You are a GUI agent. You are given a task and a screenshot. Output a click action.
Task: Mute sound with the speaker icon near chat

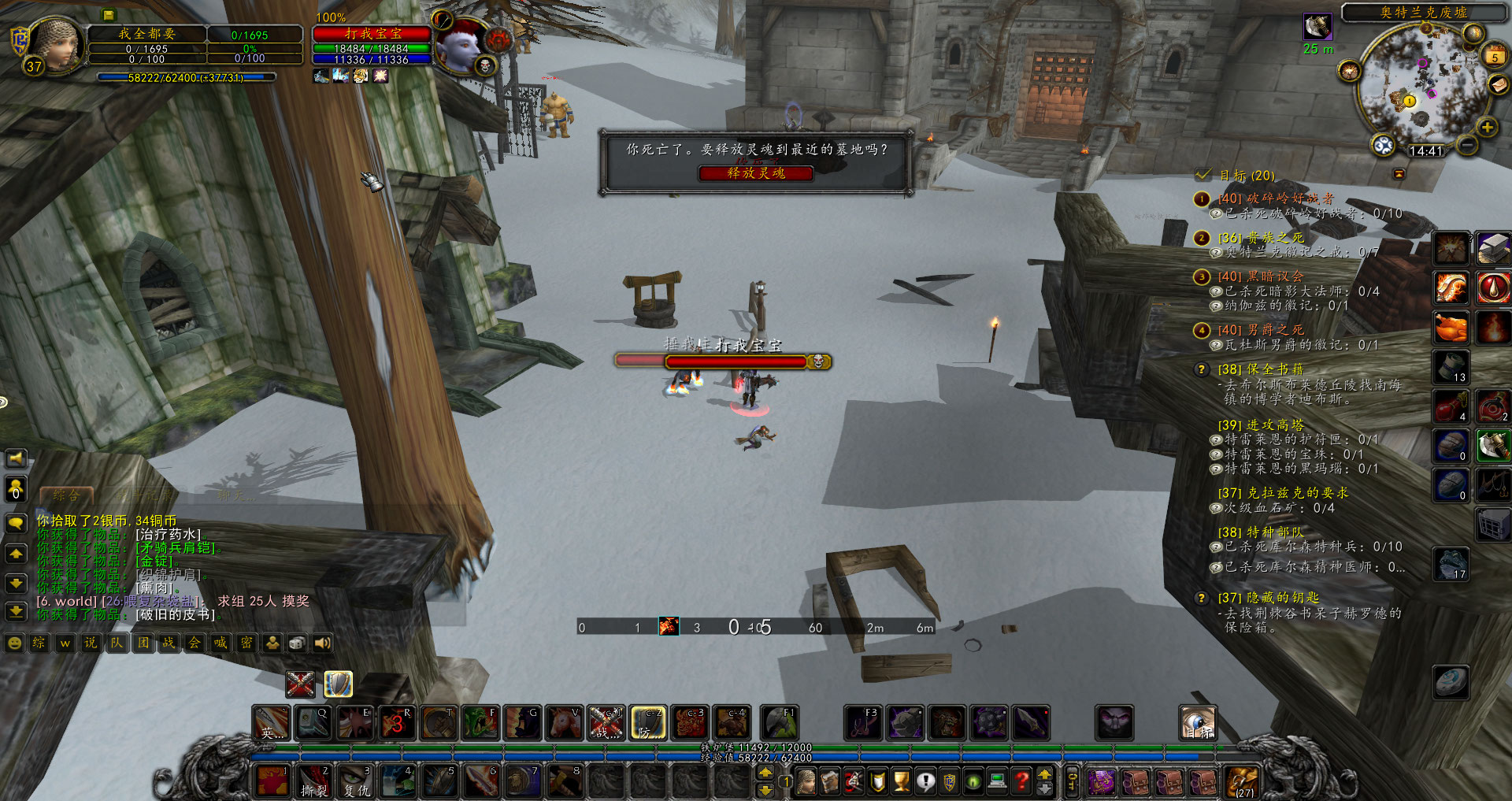point(322,643)
